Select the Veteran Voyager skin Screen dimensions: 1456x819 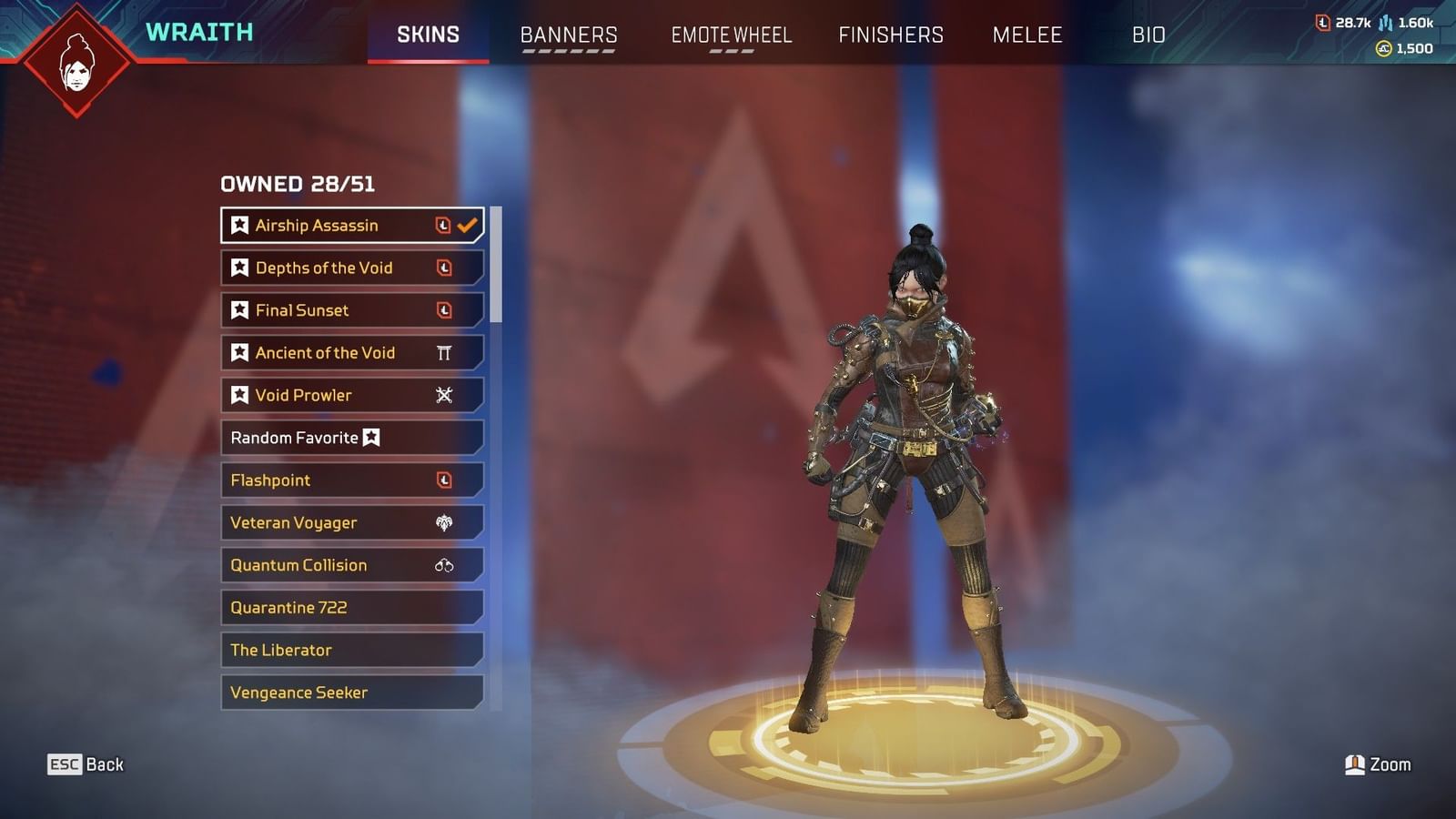(318, 522)
